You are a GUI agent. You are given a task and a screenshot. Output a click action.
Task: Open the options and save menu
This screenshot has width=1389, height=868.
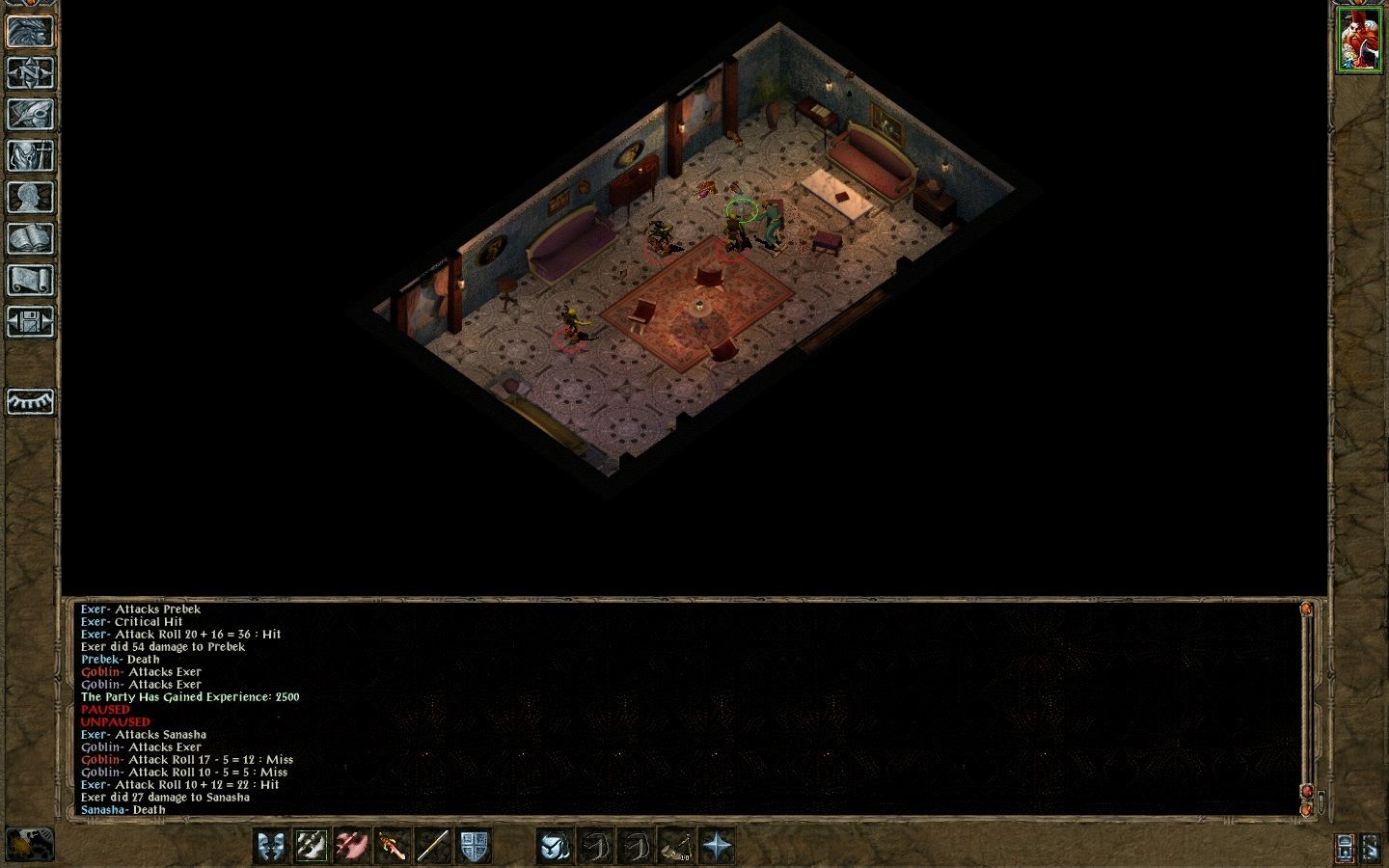click(x=30, y=322)
